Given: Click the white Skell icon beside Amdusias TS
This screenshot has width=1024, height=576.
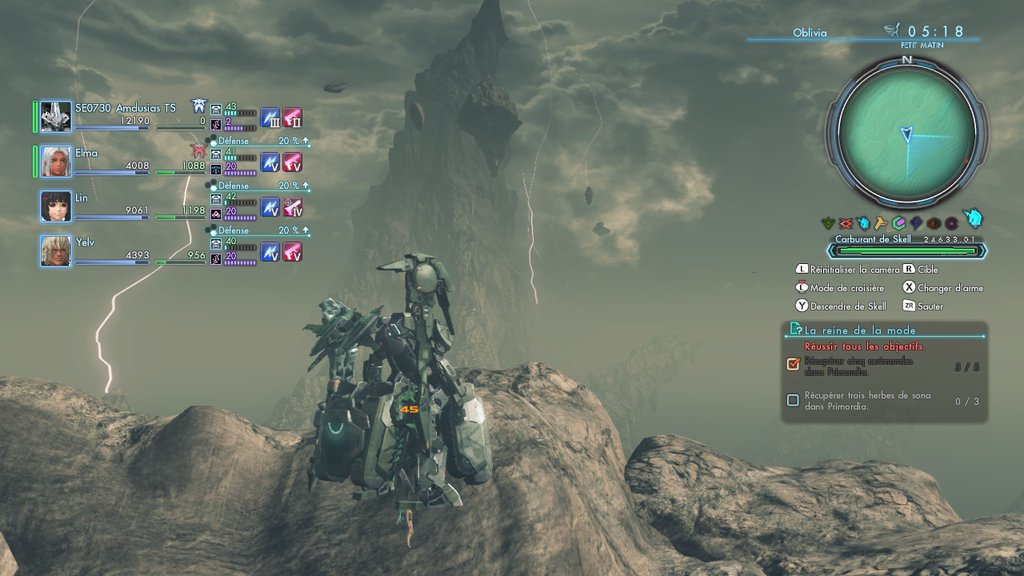Looking at the screenshot, I should pos(199,106).
